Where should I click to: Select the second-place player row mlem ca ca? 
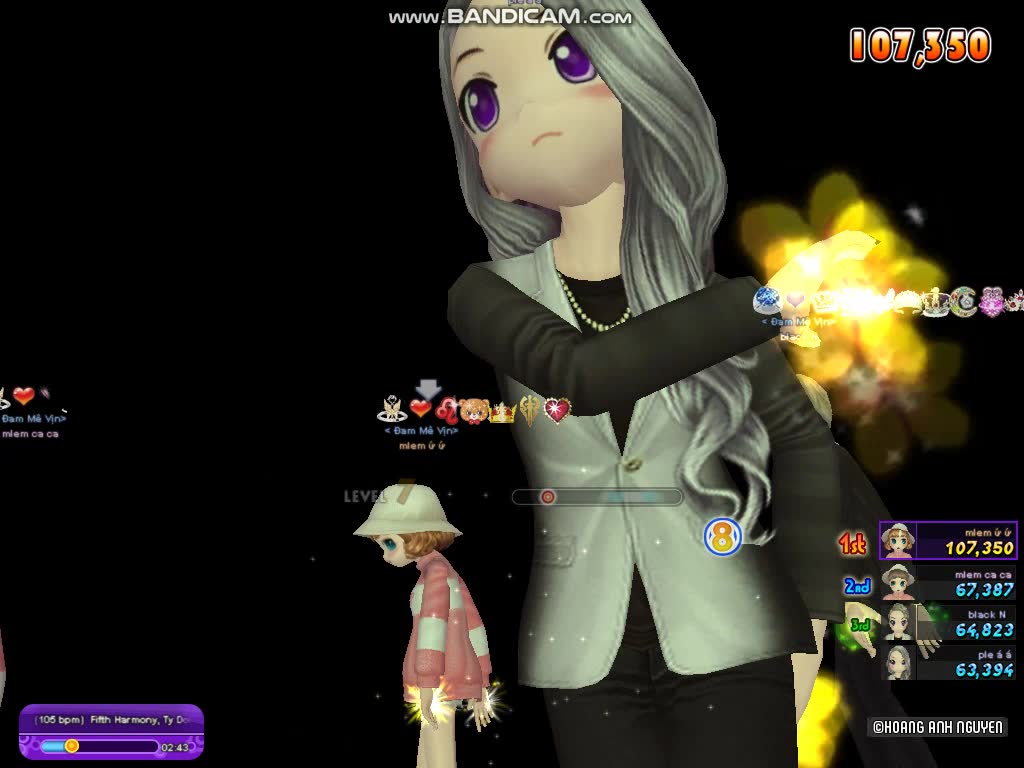948,582
